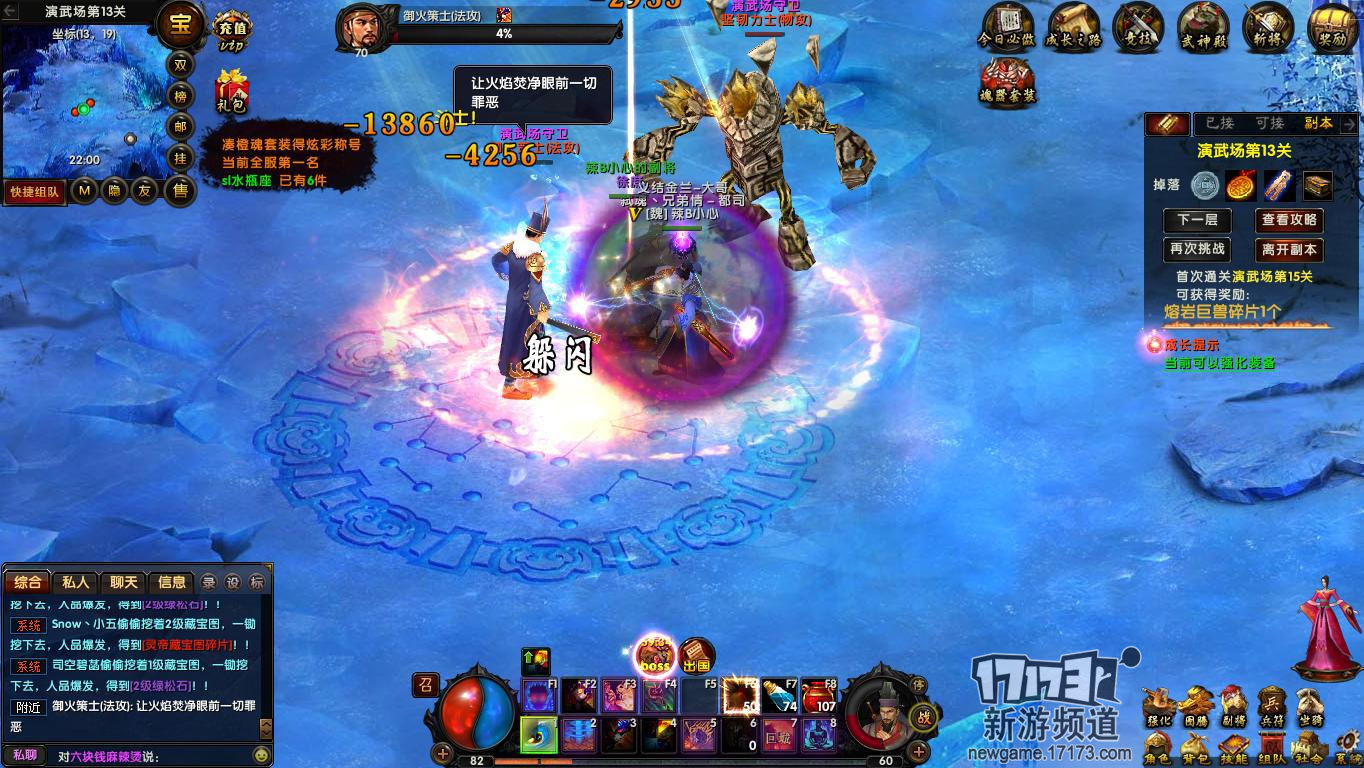Switch to the 已接 quest tab
Screen dimensions: 1364x768
click(x=1219, y=123)
